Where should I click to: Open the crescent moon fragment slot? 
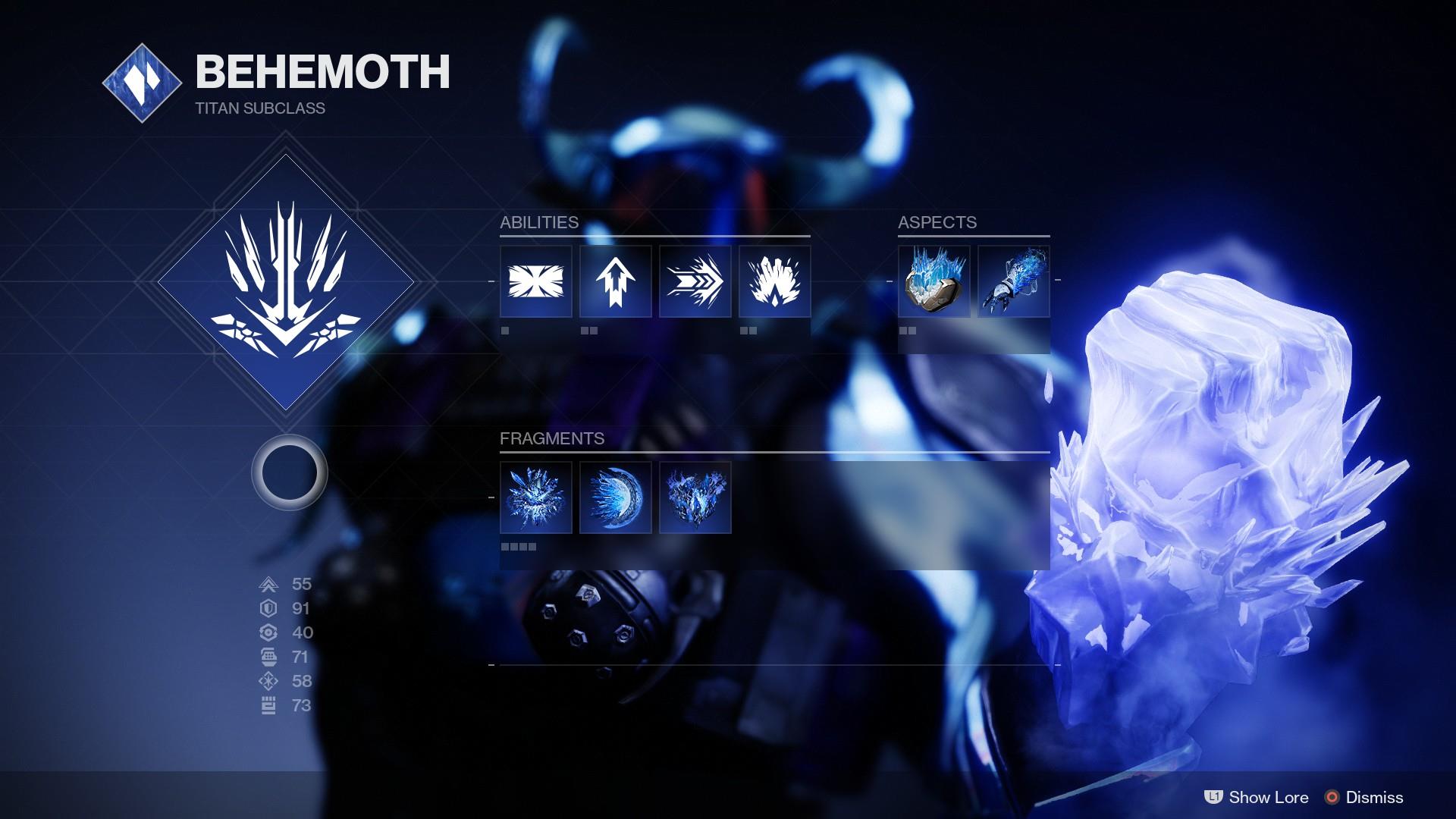click(616, 497)
